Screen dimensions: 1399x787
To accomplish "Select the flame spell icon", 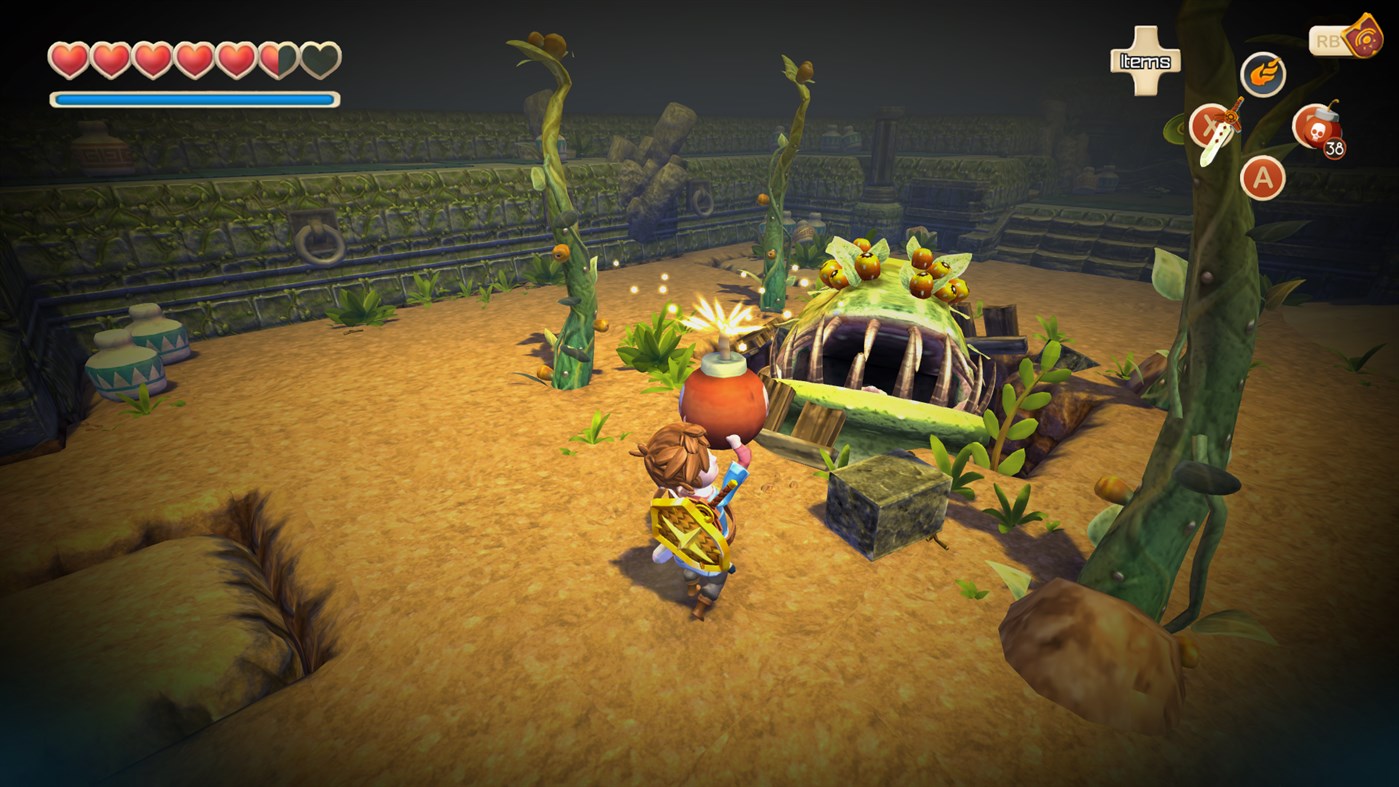I will [x=1262, y=72].
